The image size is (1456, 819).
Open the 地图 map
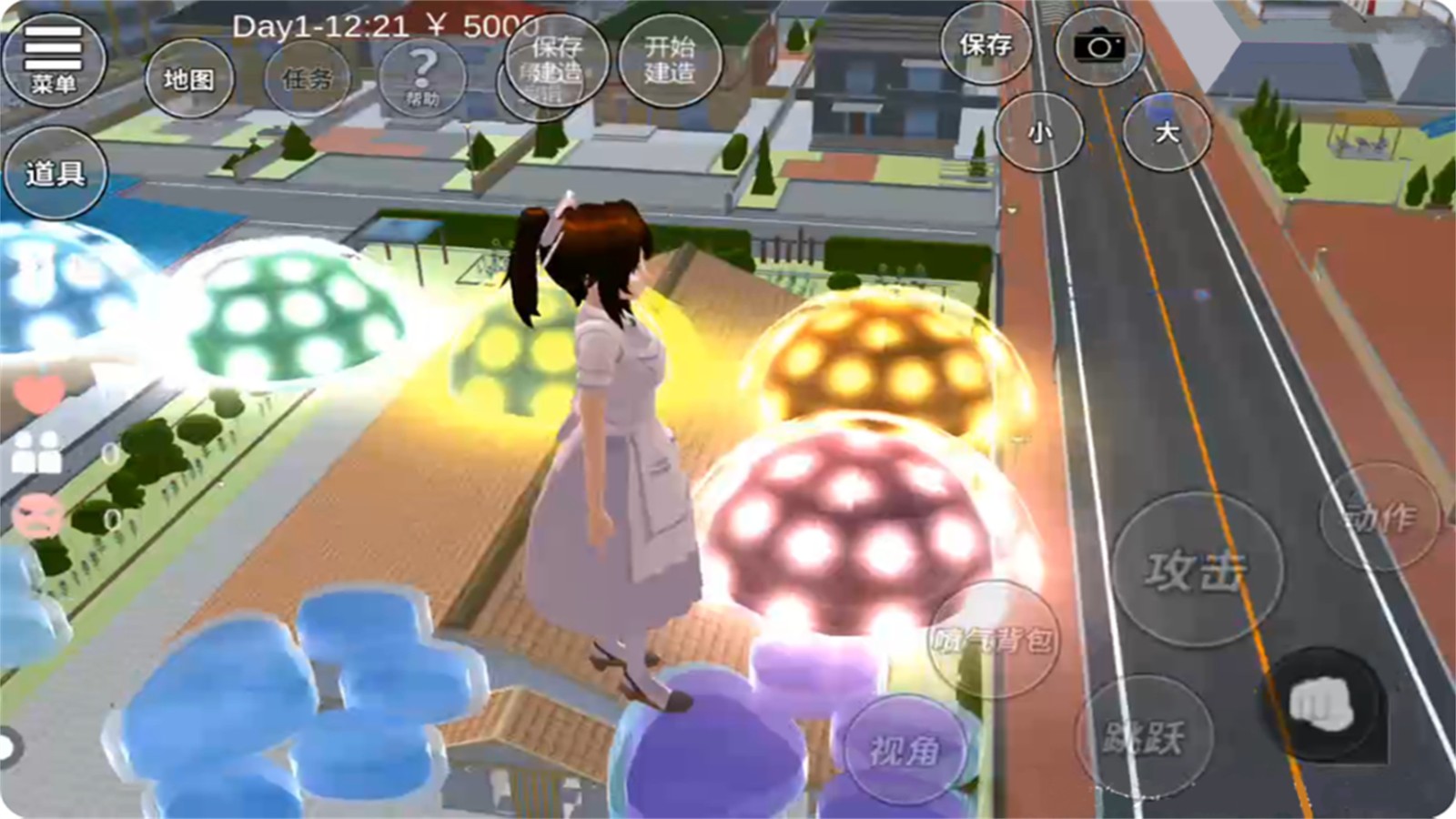189,79
